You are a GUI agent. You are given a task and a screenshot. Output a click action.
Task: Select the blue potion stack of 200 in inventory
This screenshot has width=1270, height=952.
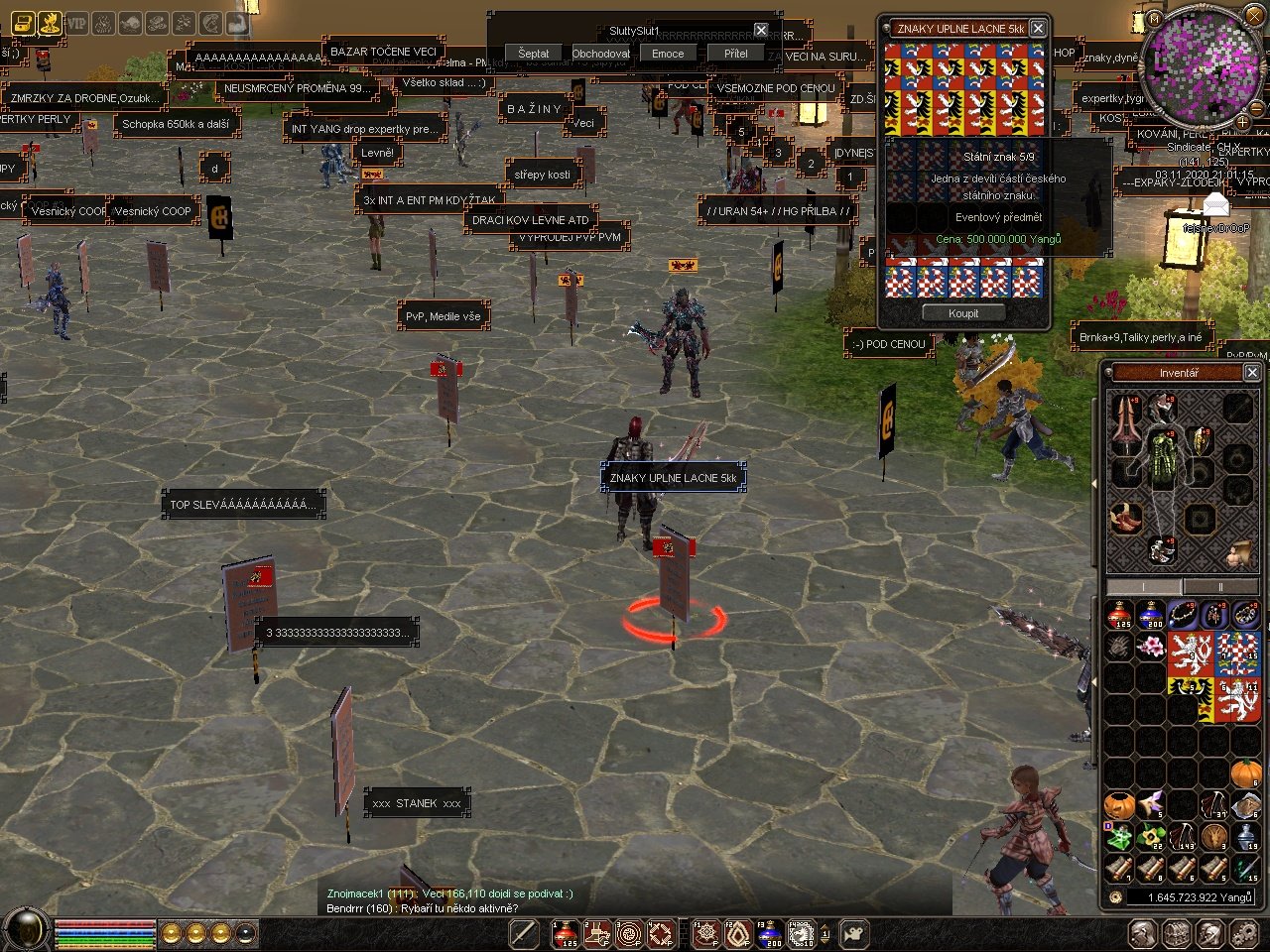1152,616
